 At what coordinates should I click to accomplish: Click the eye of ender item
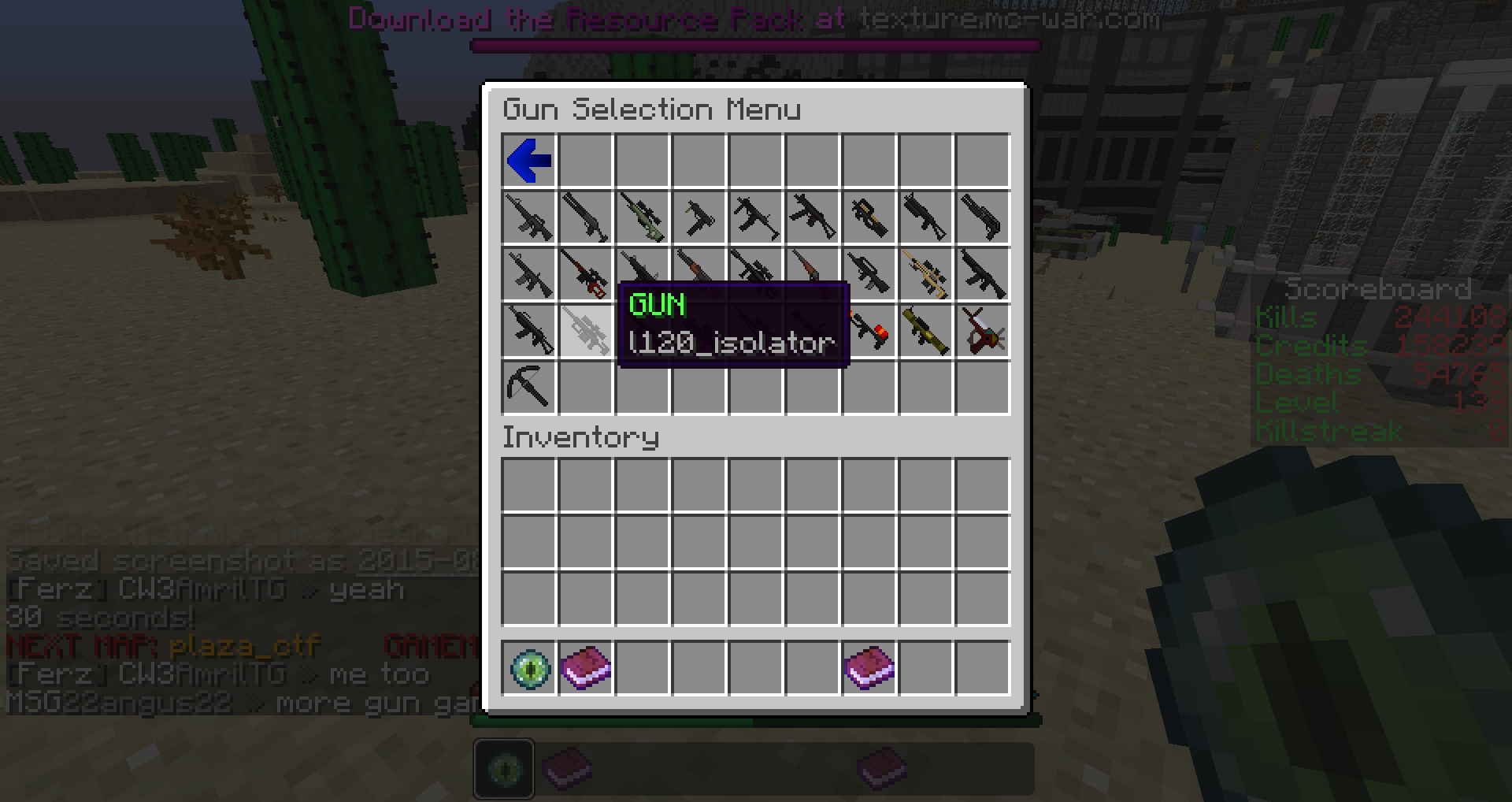click(x=529, y=669)
